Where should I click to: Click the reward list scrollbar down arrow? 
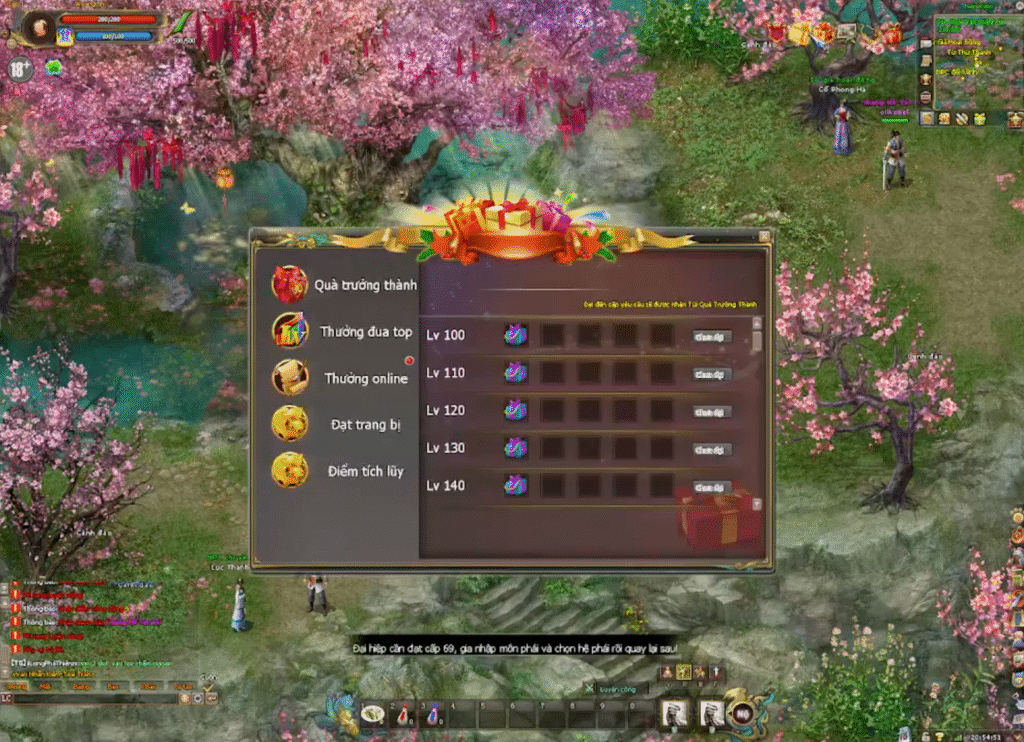(x=757, y=505)
